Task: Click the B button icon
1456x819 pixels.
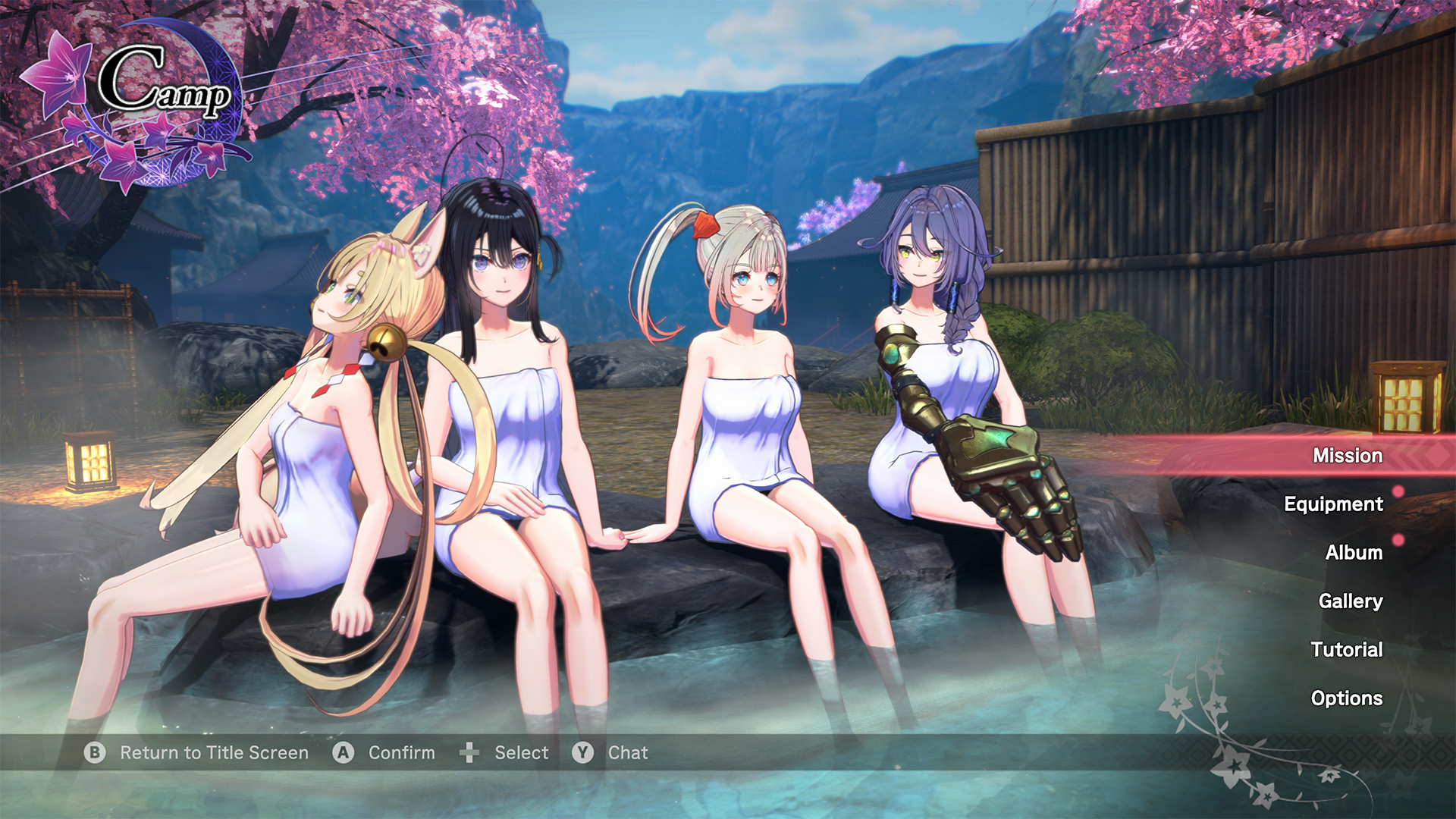Action: coord(94,753)
